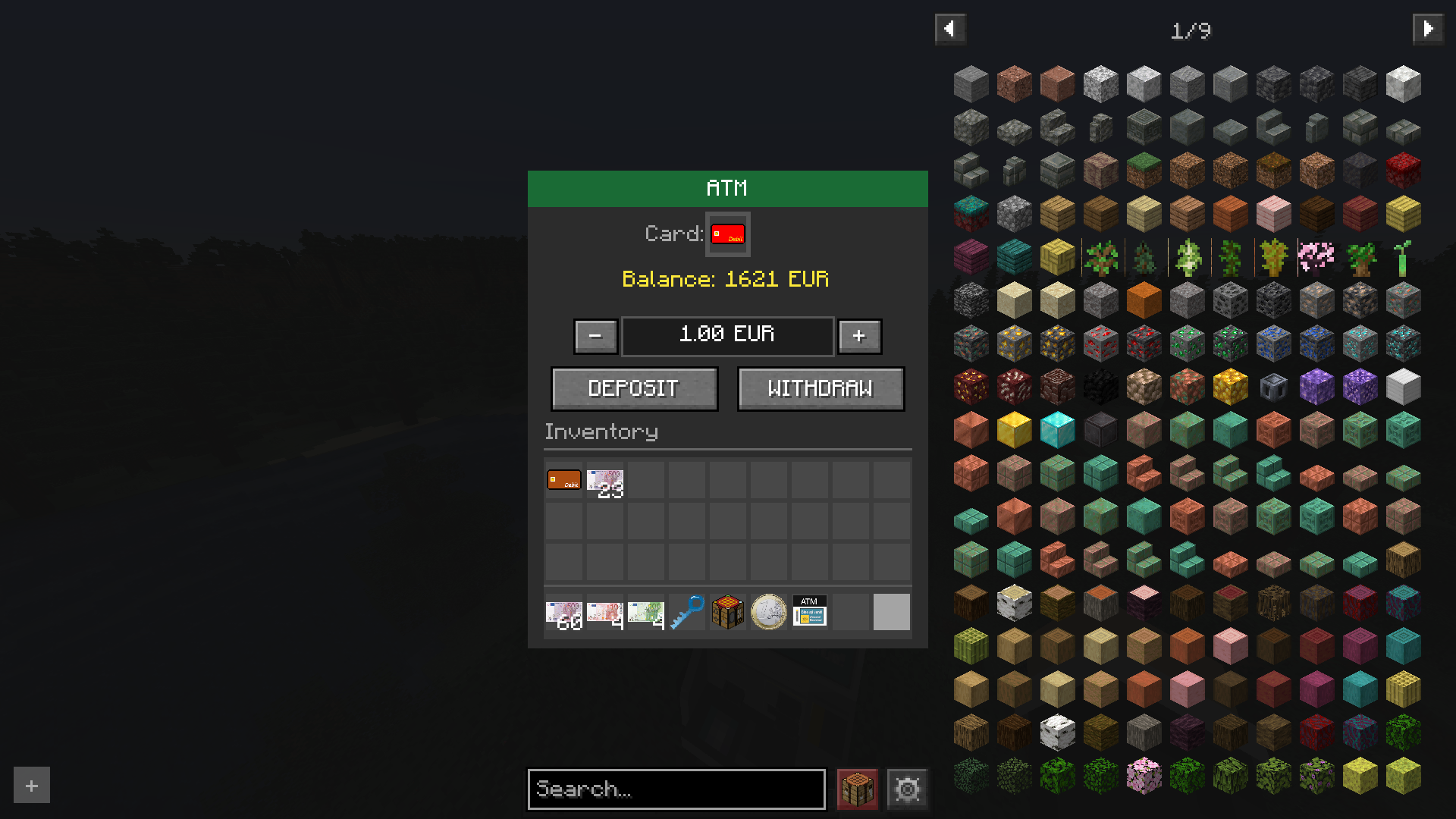The height and width of the screenshot is (819, 1456).
Task: Go to the previous item list page
Action: [950, 29]
